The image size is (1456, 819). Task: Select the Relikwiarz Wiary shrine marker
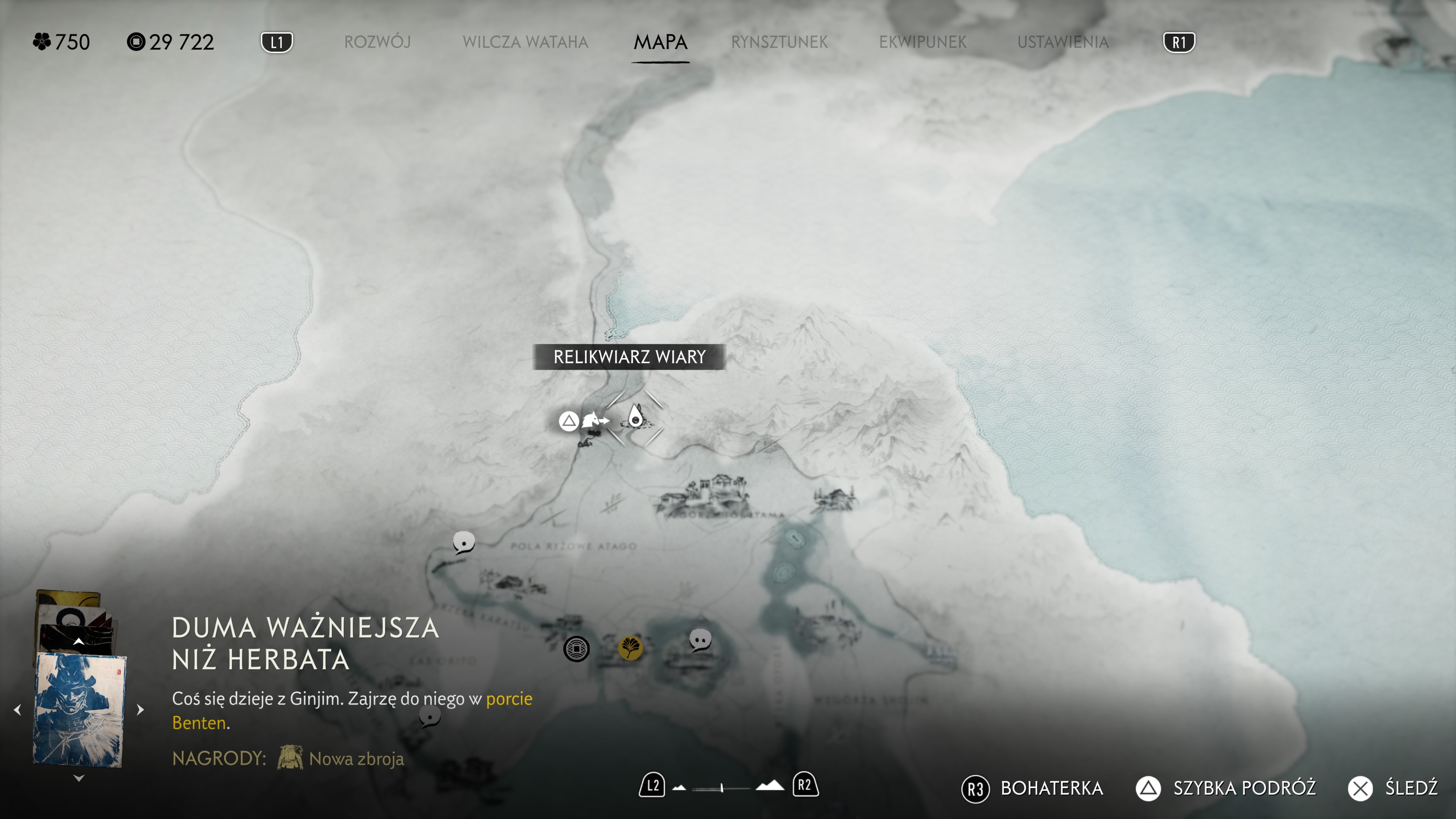point(635,418)
